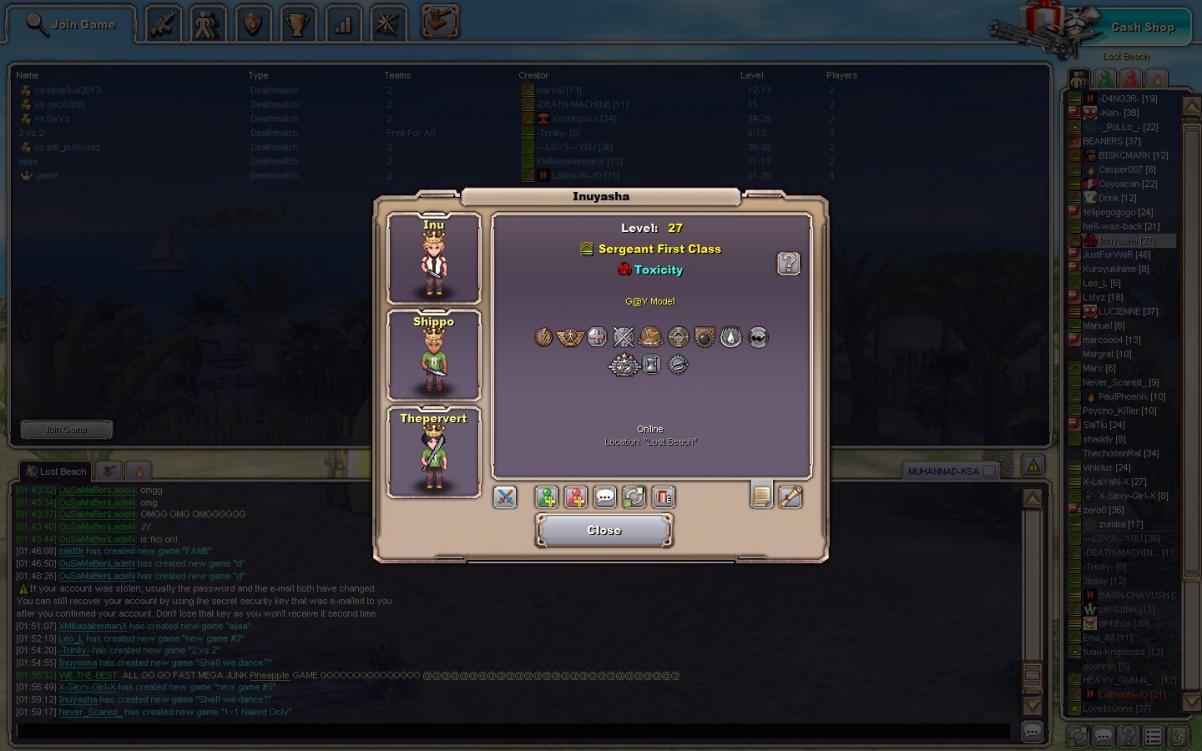Select the Thepervert character portrait
Image resolution: width=1202 pixels, height=751 pixels.
[433, 451]
